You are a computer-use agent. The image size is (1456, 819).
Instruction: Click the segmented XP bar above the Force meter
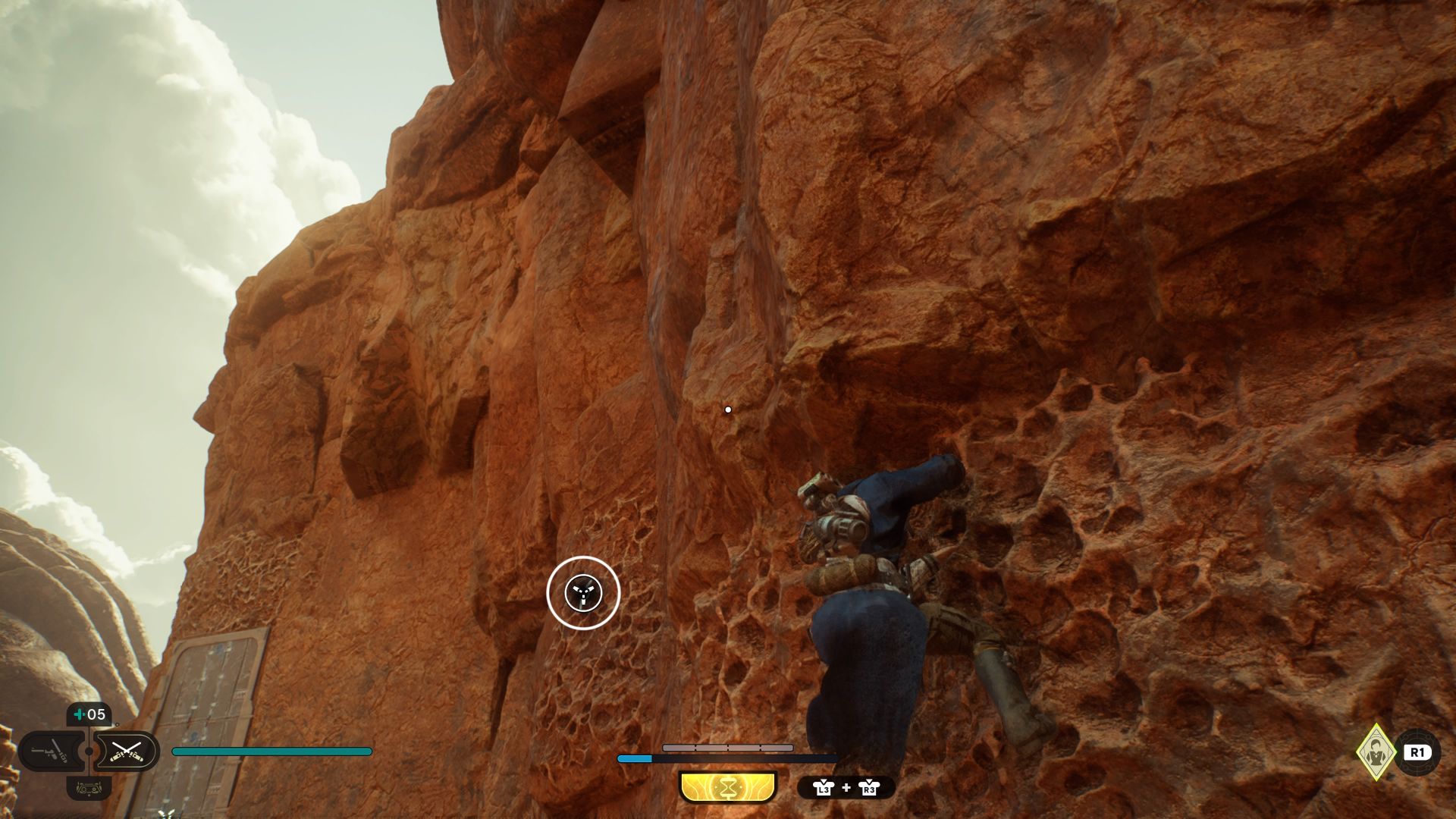tap(728, 748)
